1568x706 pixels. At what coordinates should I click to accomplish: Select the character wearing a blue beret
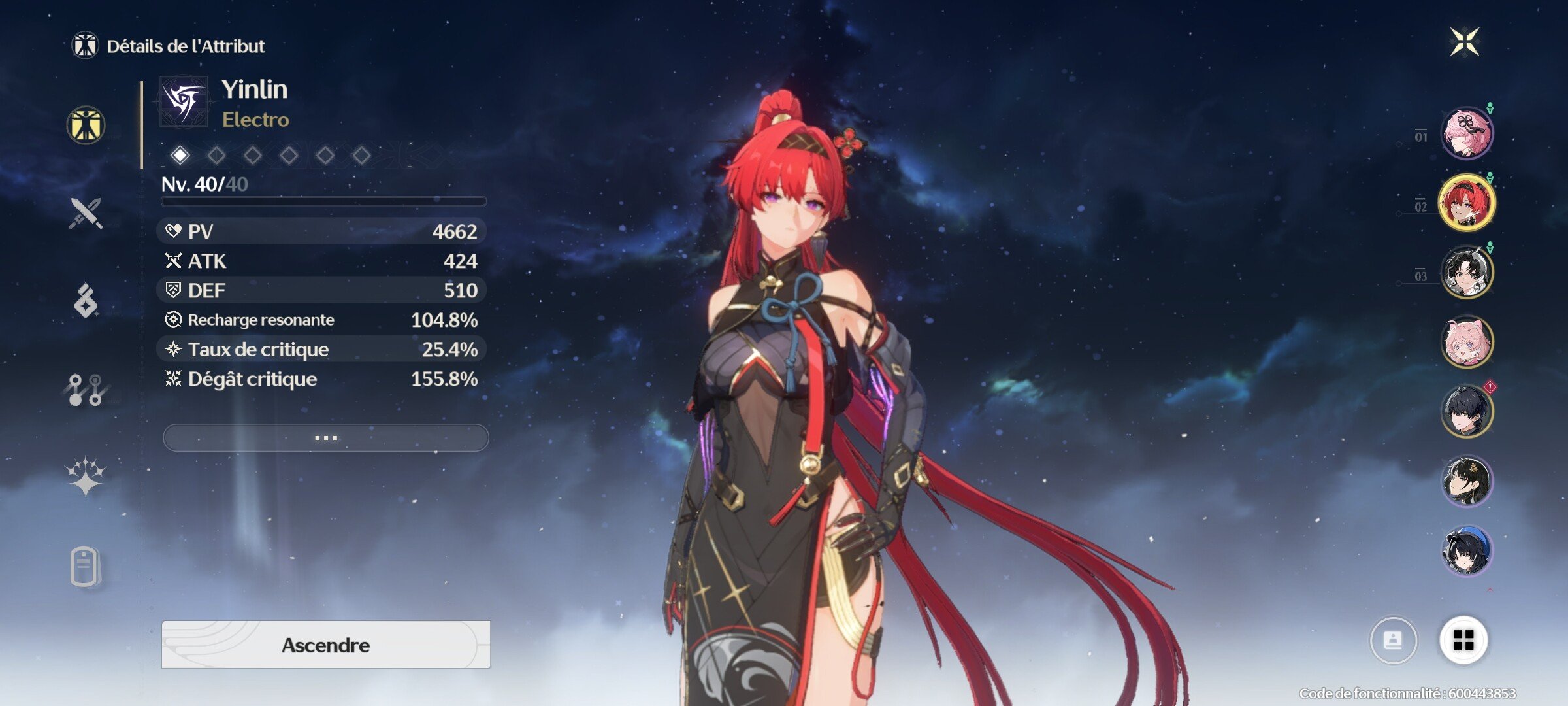[x=1467, y=550]
